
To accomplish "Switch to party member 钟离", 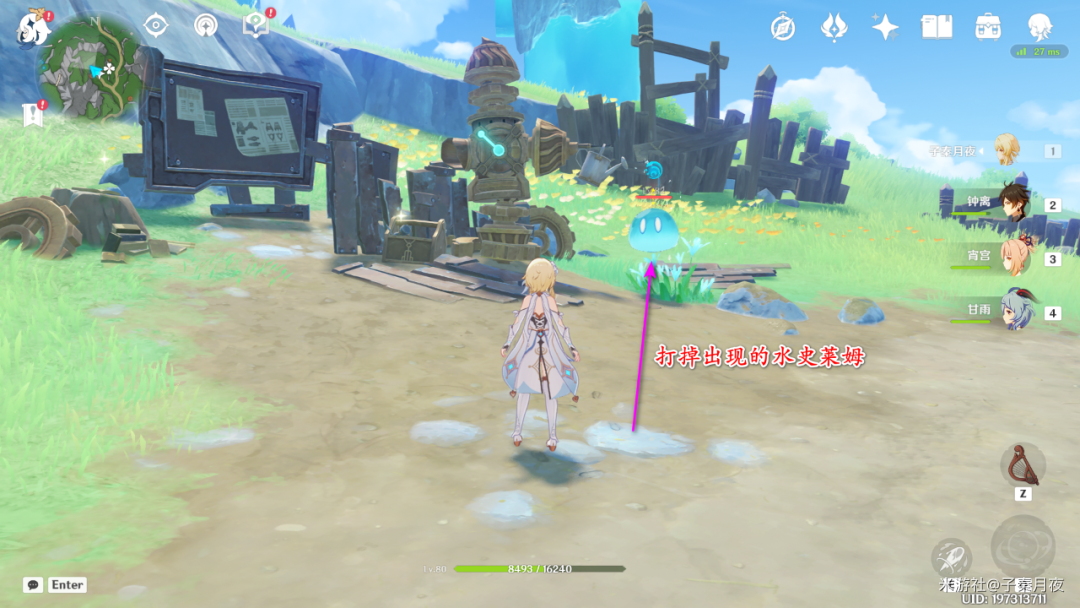I will coord(1012,205).
